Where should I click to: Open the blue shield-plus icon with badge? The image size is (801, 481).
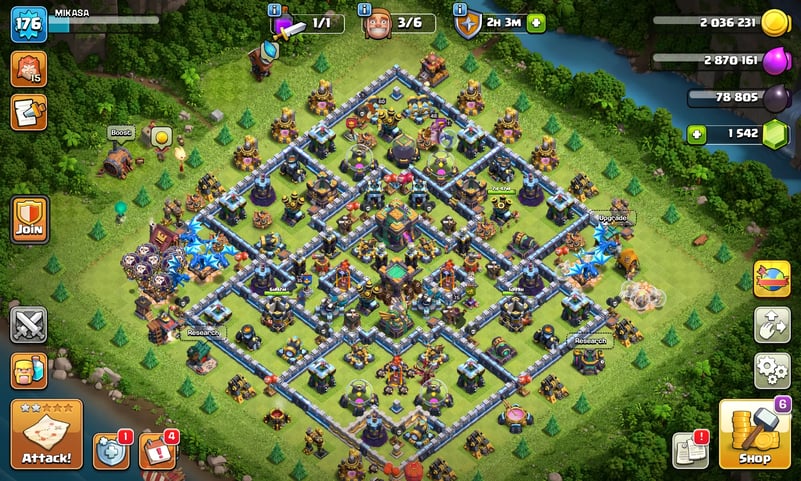(111, 451)
